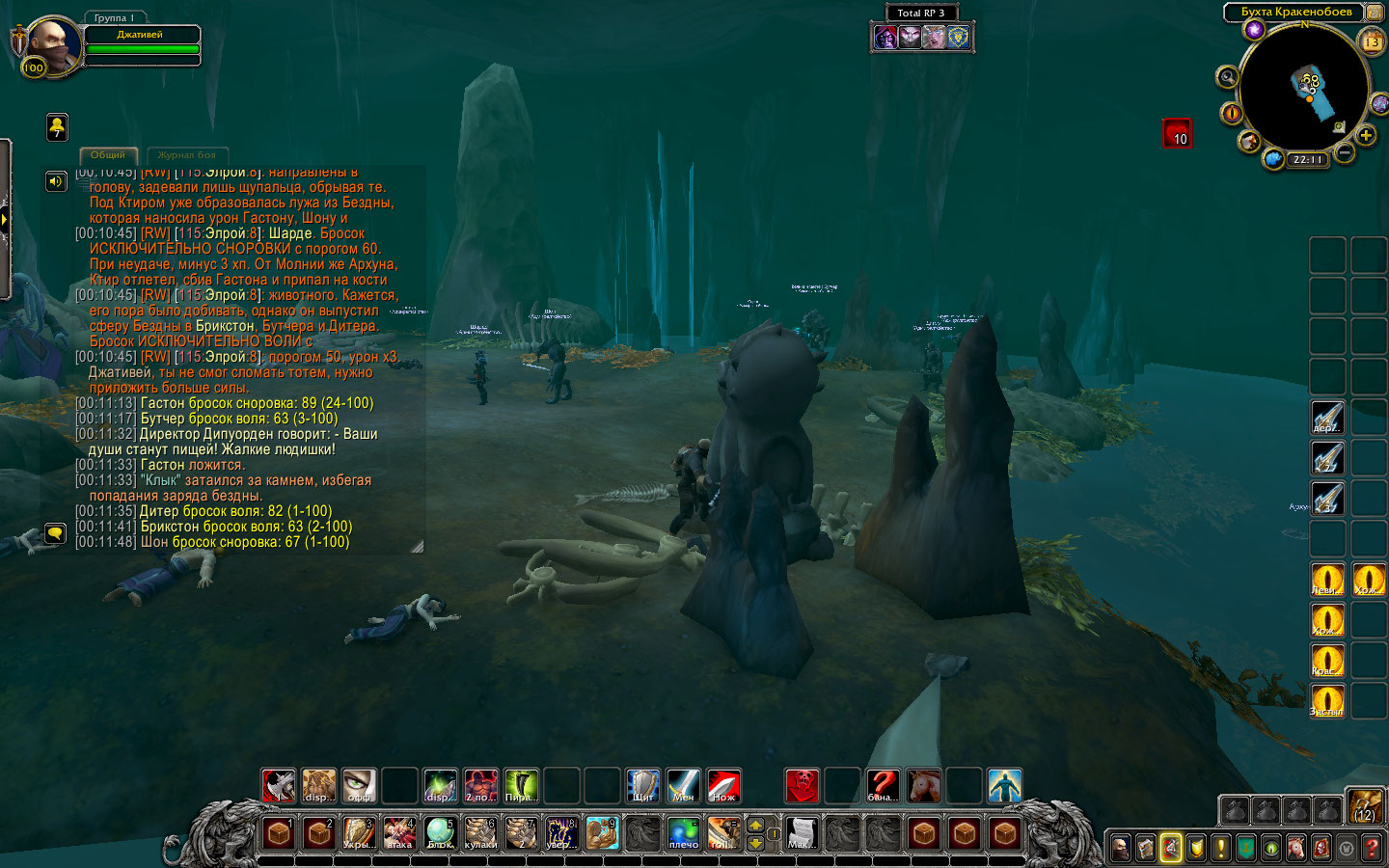Switch to the Журнал боя chat tab
Image resolution: width=1389 pixels, height=868 pixels.
click(x=187, y=155)
